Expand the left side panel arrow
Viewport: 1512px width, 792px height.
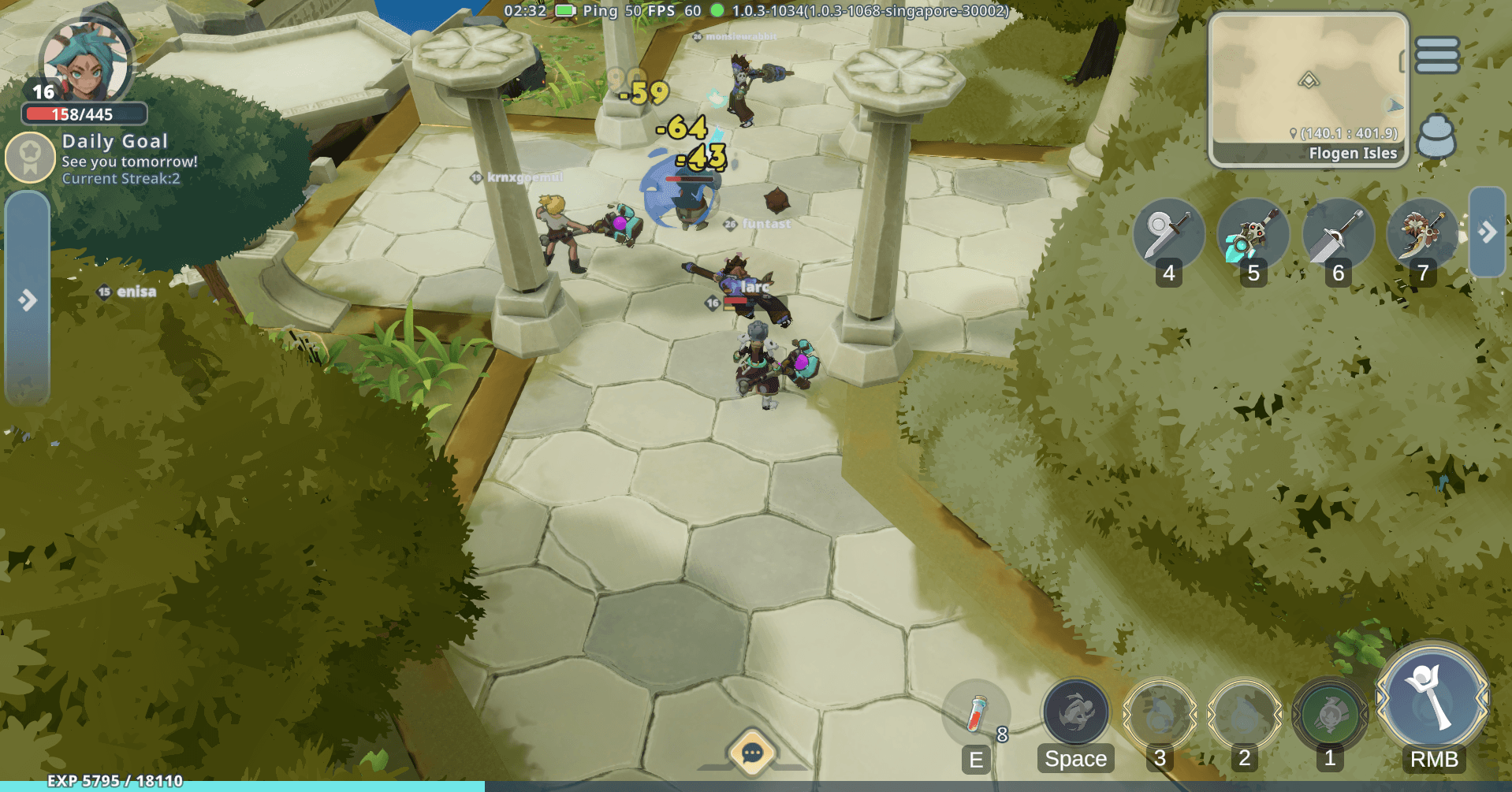(28, 300)
